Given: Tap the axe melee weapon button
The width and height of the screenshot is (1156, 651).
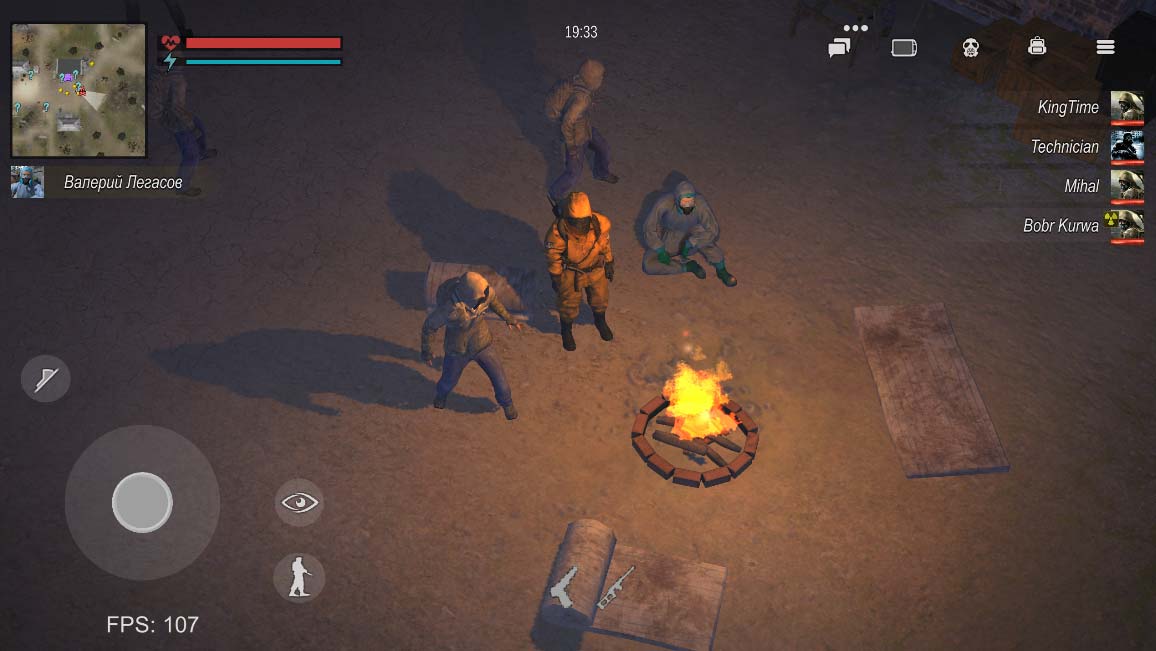Looking at the screenshot, I should [46, 379].
